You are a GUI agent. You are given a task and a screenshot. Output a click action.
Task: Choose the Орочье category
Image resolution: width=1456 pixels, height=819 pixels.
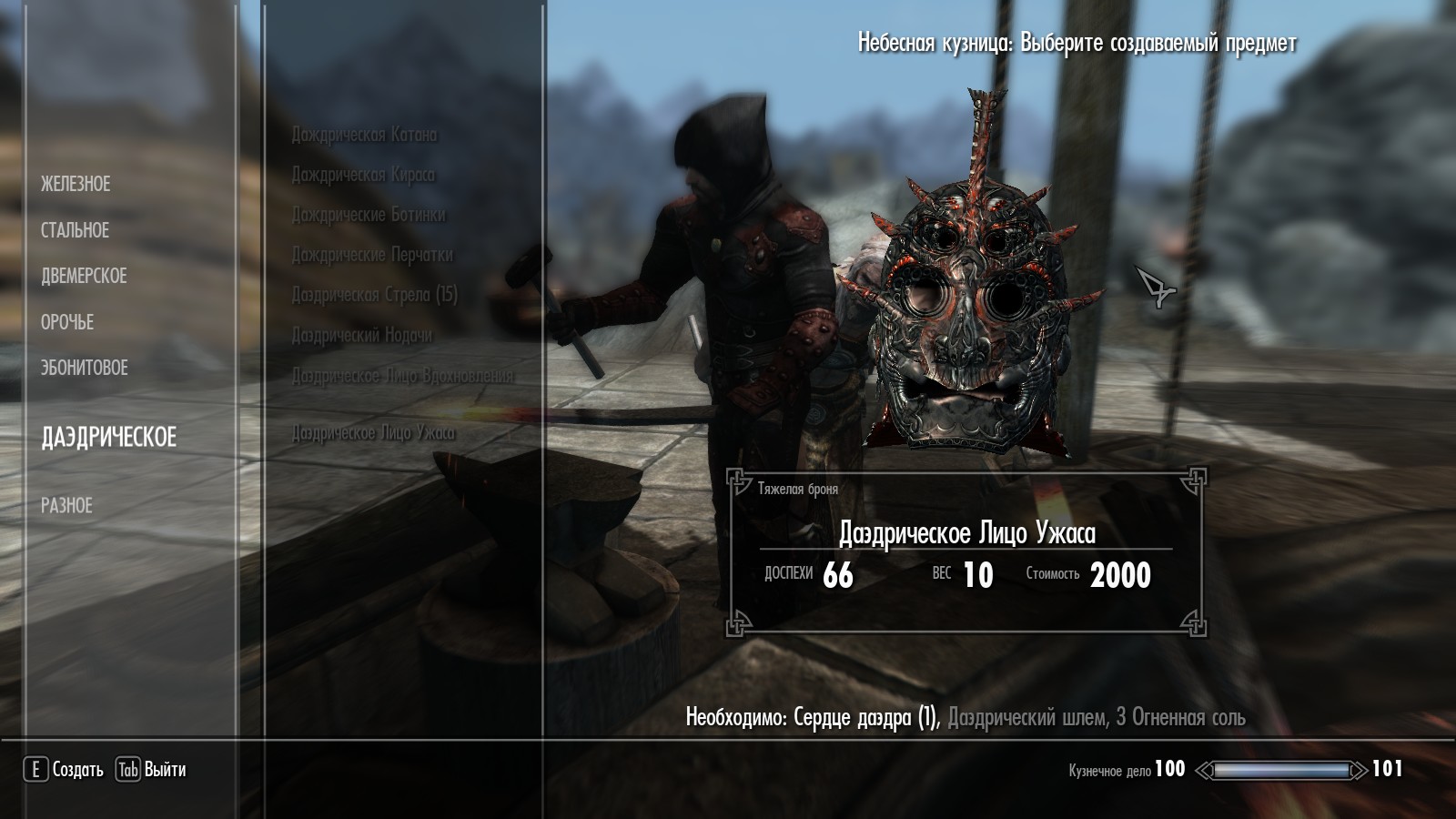[67, 322]
